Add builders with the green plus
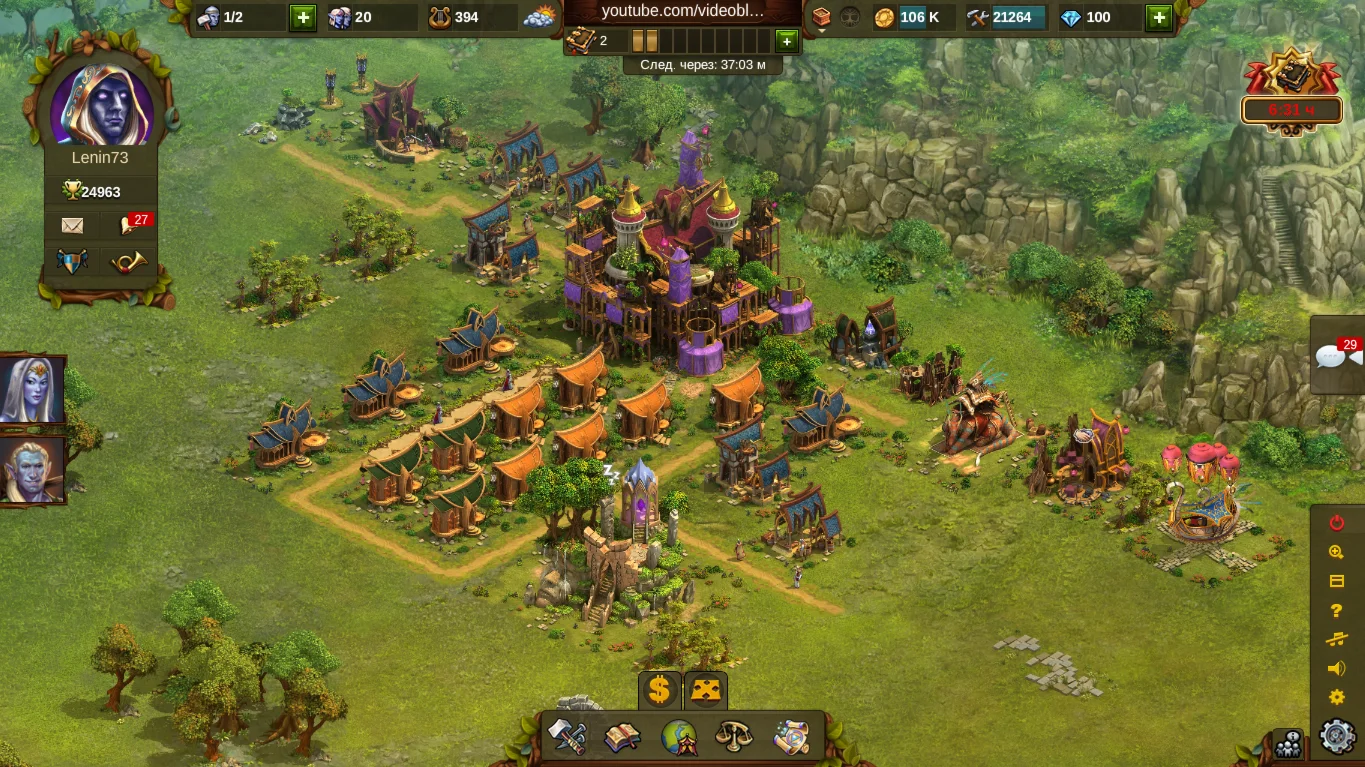The height and width of the screenshot is (767, 1365). pos(303,17)
